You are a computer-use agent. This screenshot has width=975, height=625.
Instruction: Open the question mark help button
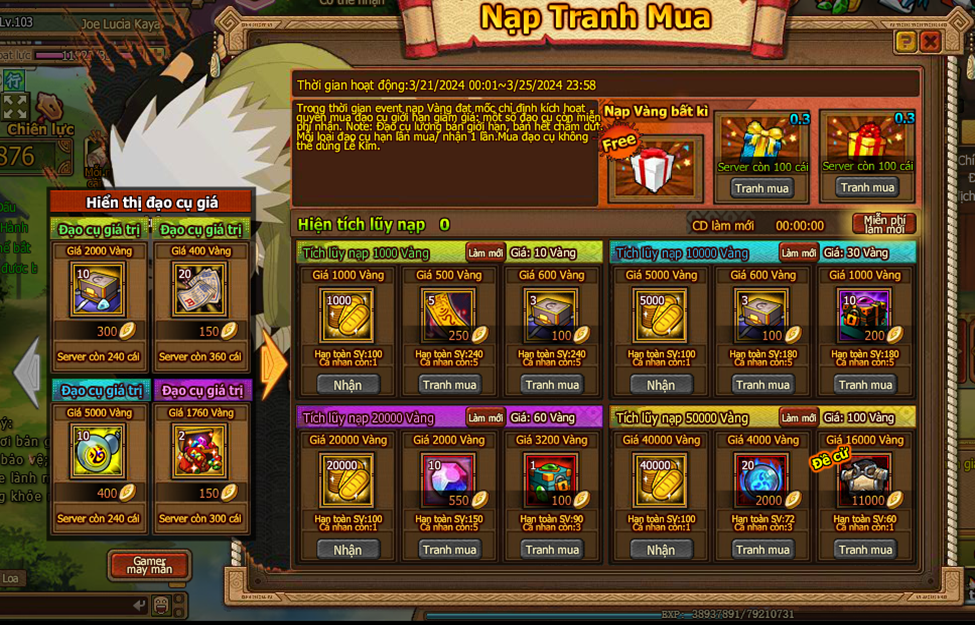905,41
